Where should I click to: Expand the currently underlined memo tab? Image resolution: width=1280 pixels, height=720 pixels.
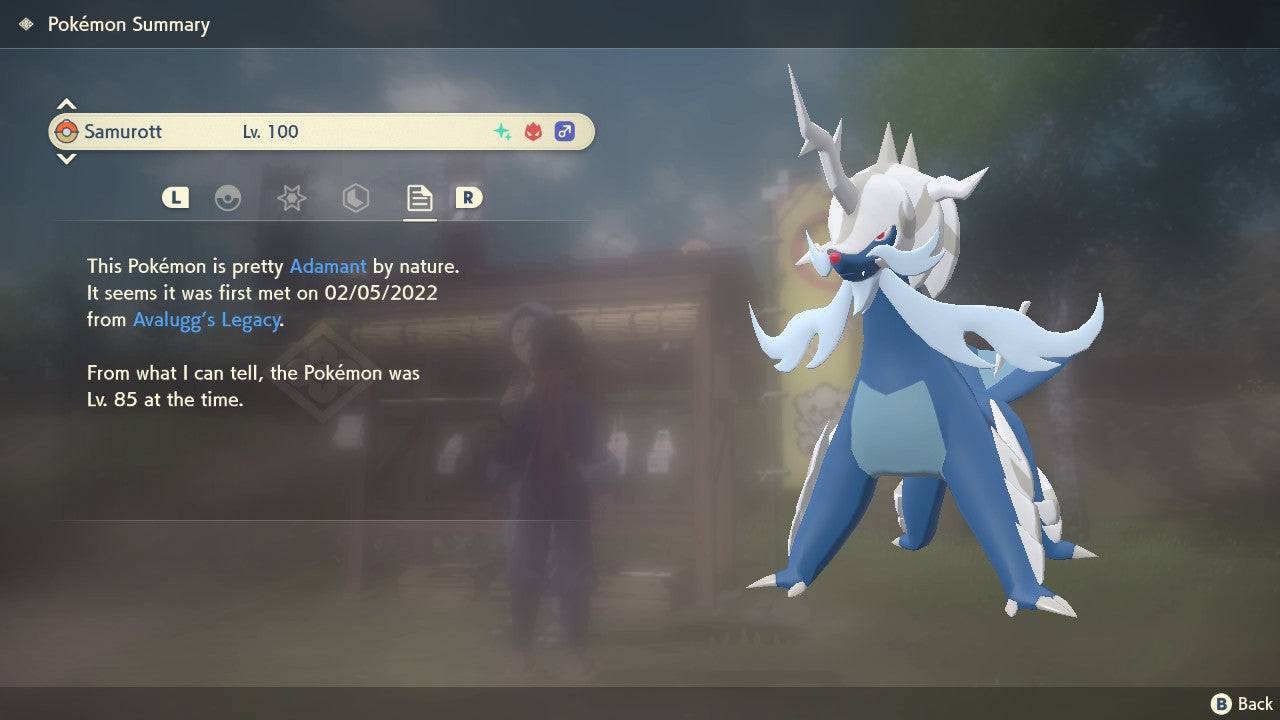[419, 198]
